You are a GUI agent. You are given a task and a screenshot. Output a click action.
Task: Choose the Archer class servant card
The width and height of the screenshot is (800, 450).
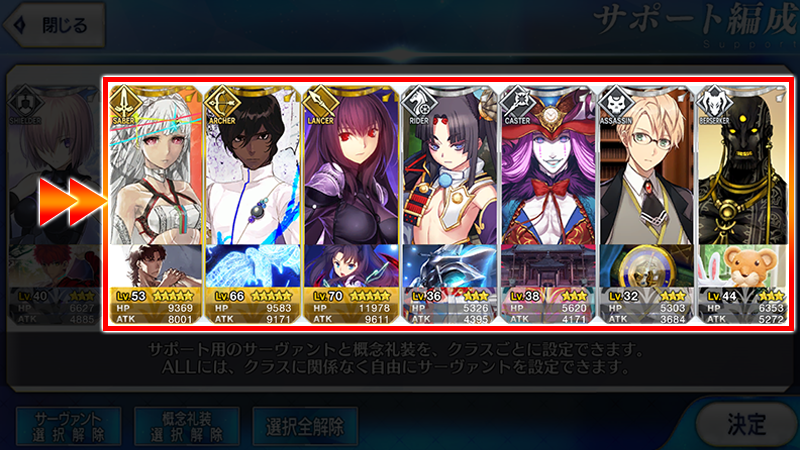coord(252,165)
